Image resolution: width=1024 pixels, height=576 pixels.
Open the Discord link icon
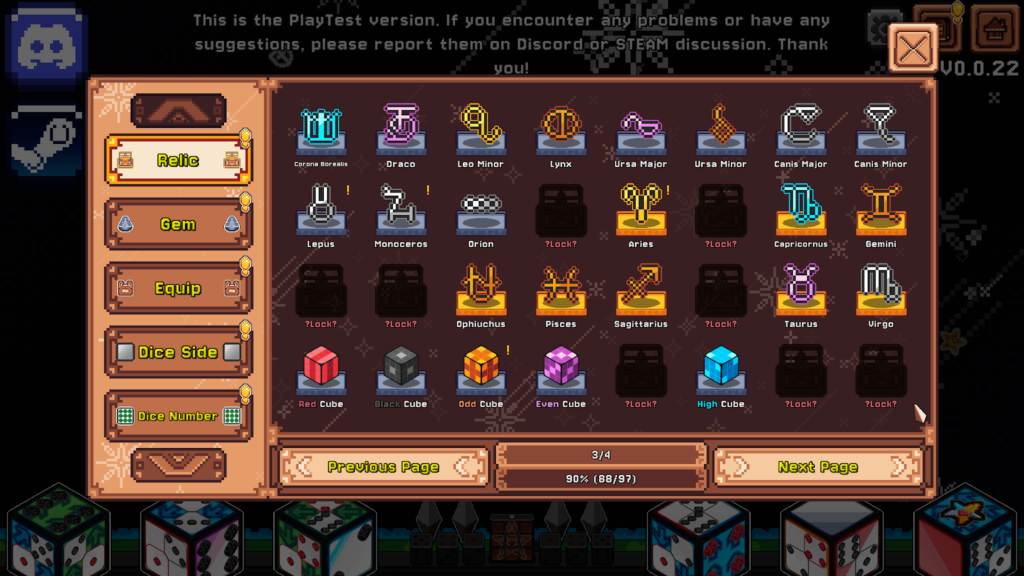click(x=45, y=43)
